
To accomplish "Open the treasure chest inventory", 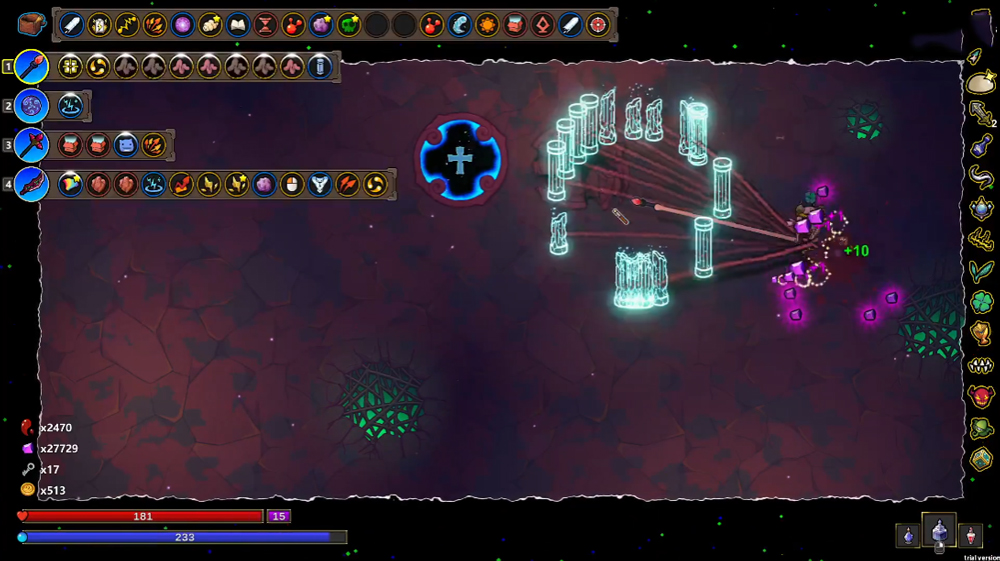I will pyautogui.click(x=32, y=25).
